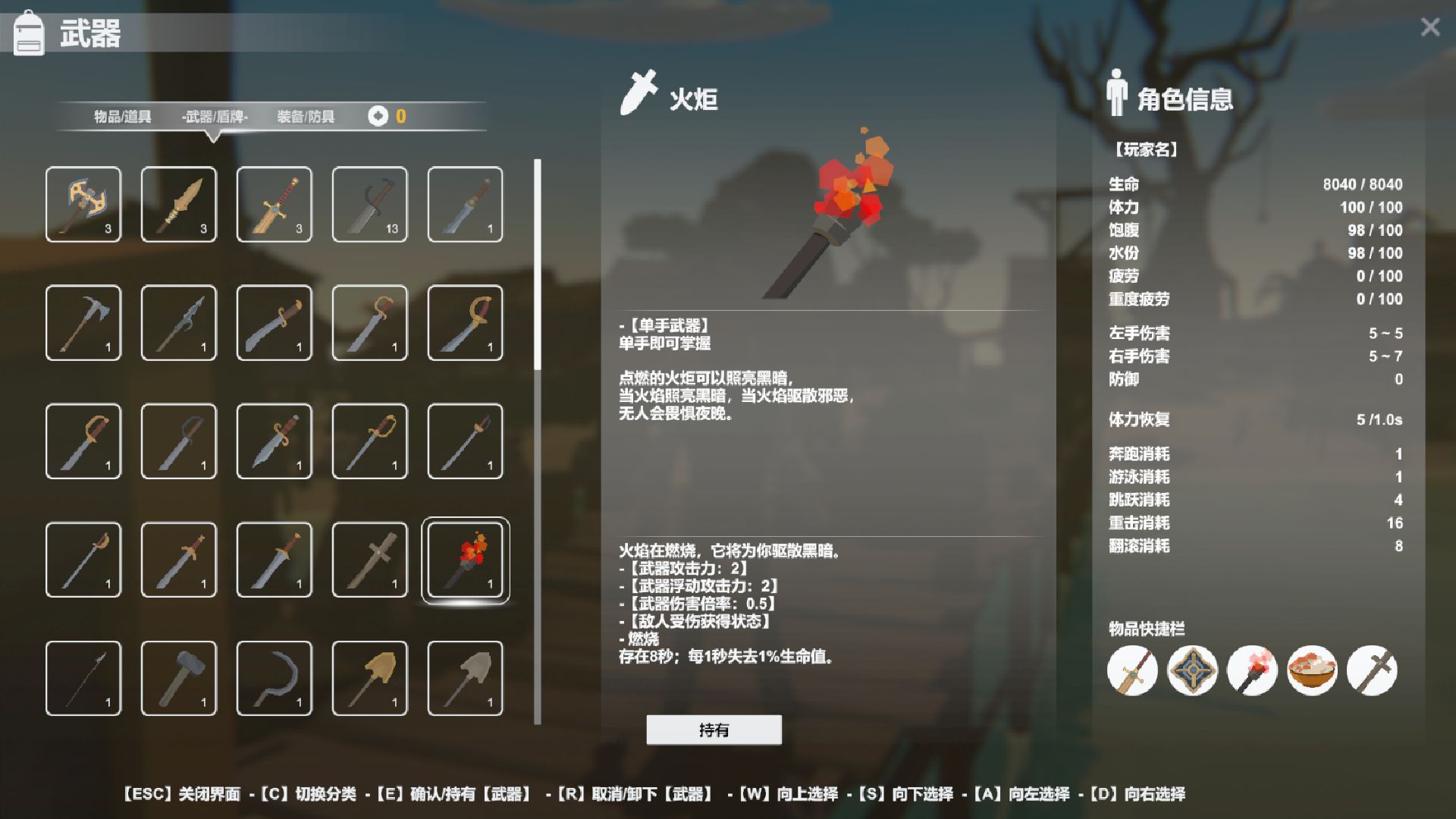Select the golden spearhead weapon
This screenshot has height=819, width=1456.
[179, 205]
